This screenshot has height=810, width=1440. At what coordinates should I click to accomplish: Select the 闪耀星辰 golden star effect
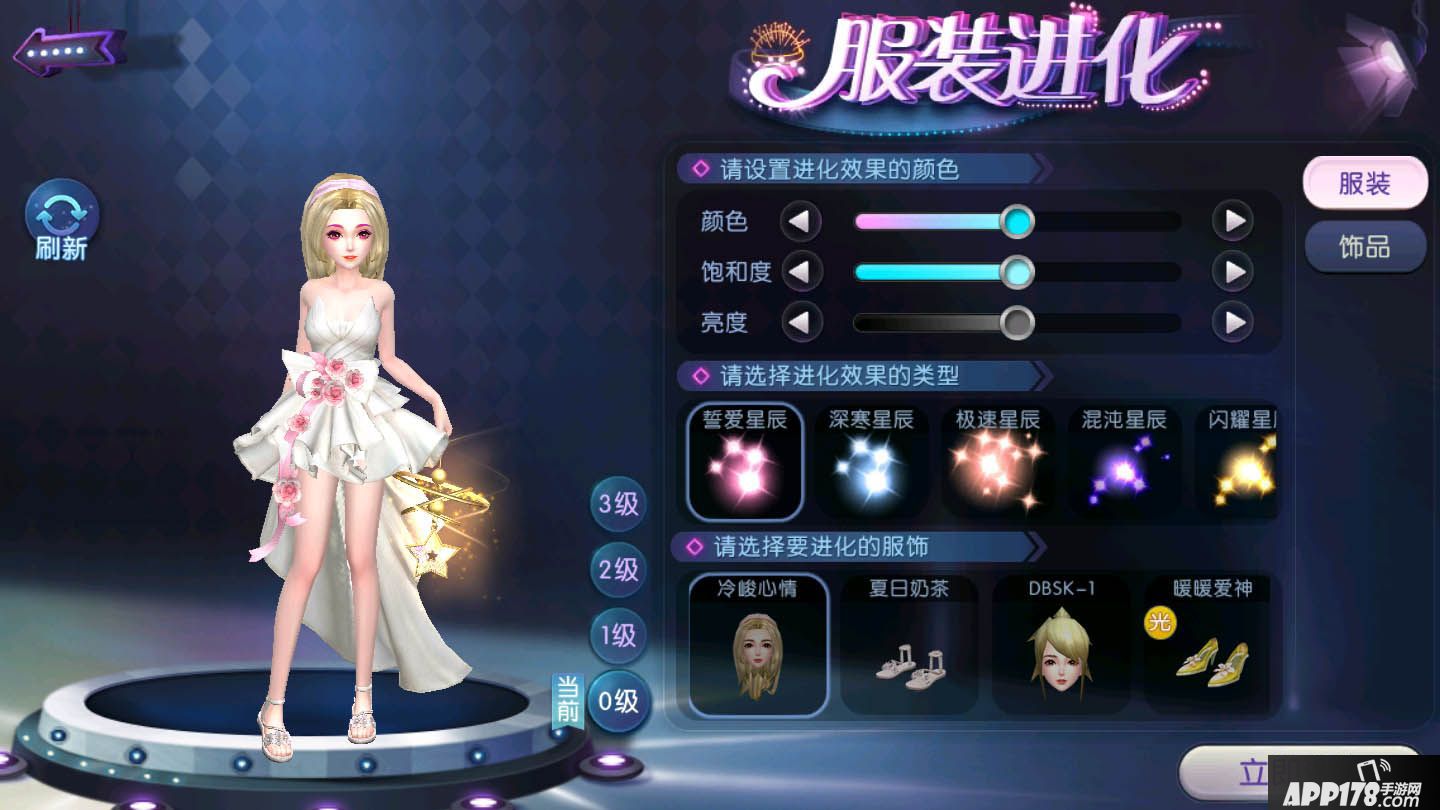click(x=1245, y=463)
